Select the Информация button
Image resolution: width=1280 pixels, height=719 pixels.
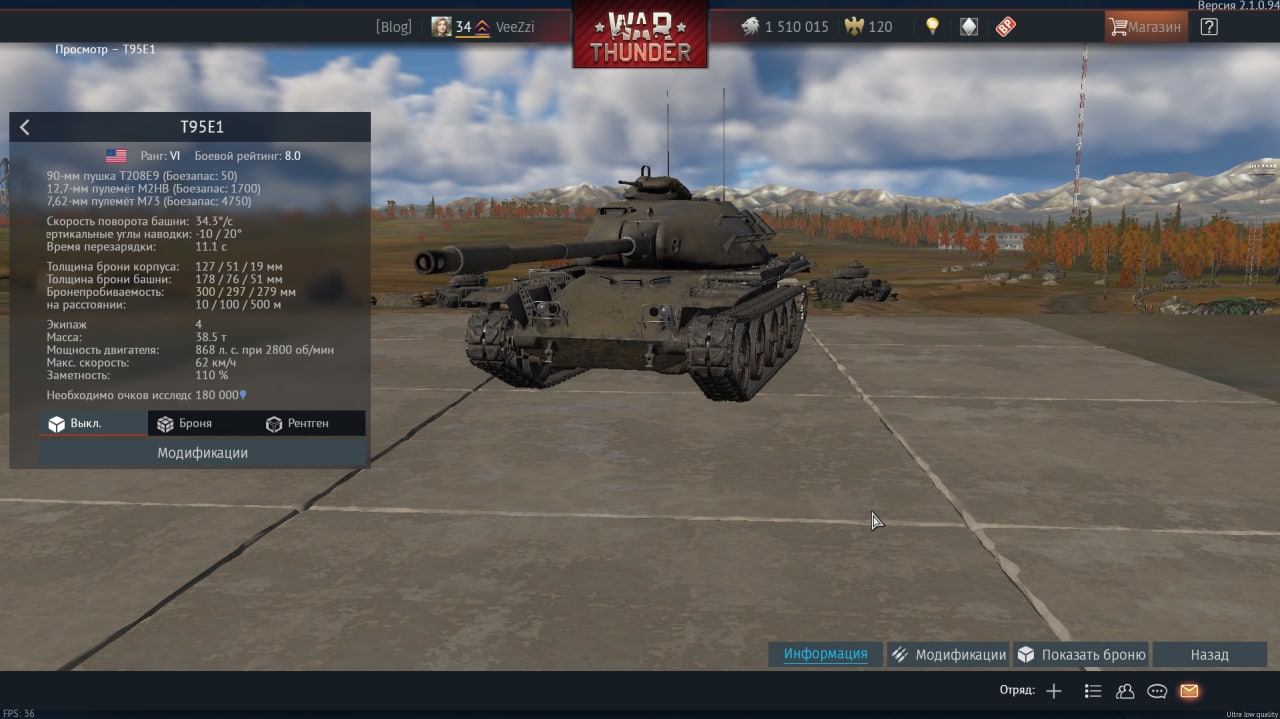(x=825, y=655)
